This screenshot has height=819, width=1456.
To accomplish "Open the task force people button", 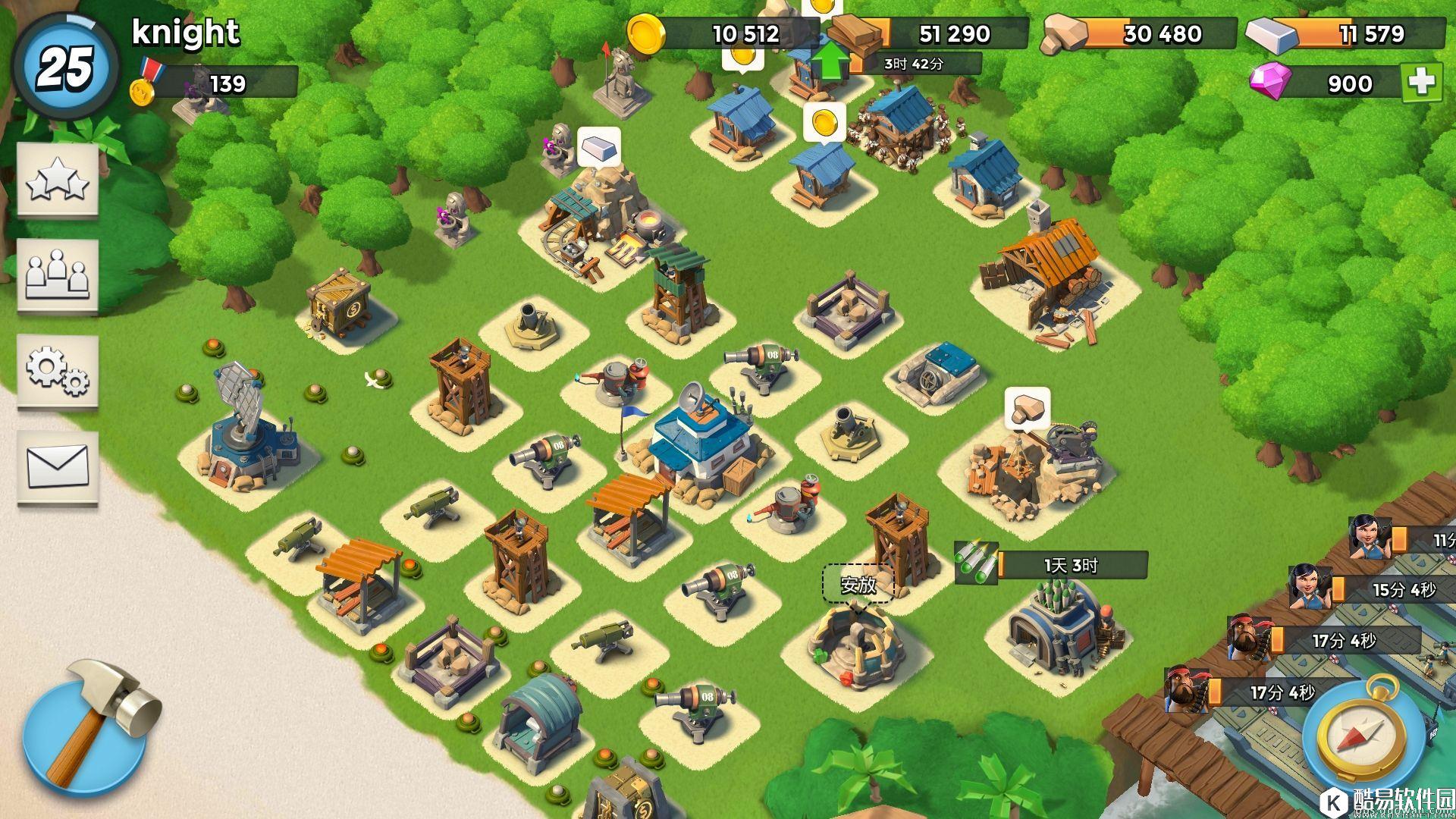I will 58,275.
